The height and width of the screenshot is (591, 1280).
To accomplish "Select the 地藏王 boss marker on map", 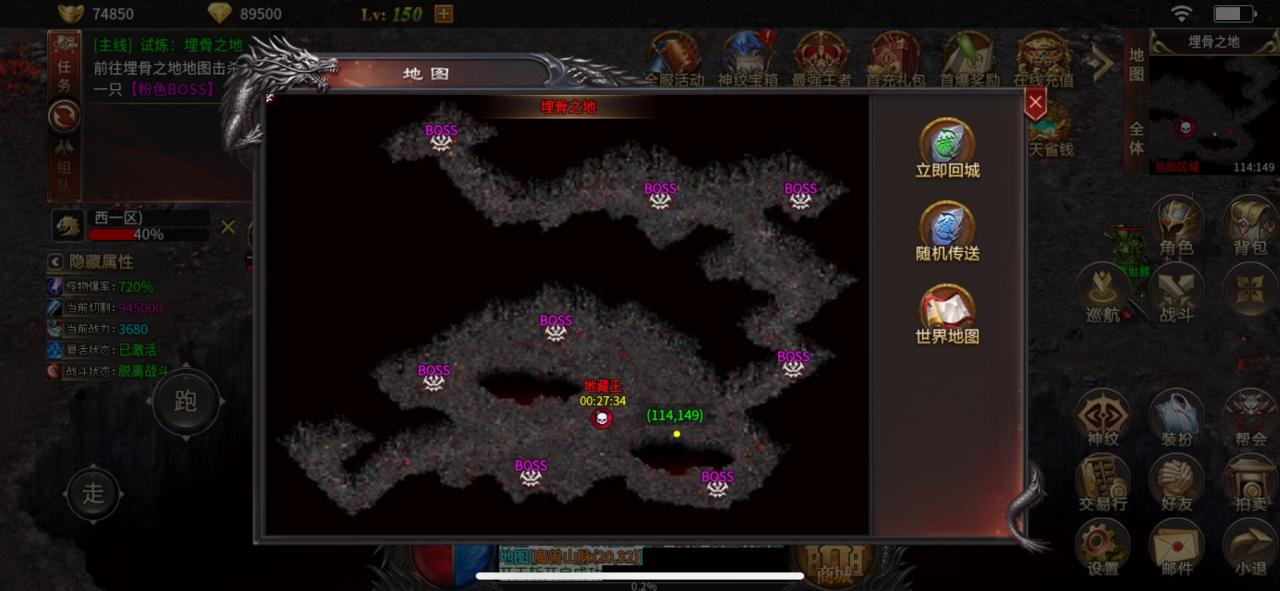I will [x=602, y=419].
